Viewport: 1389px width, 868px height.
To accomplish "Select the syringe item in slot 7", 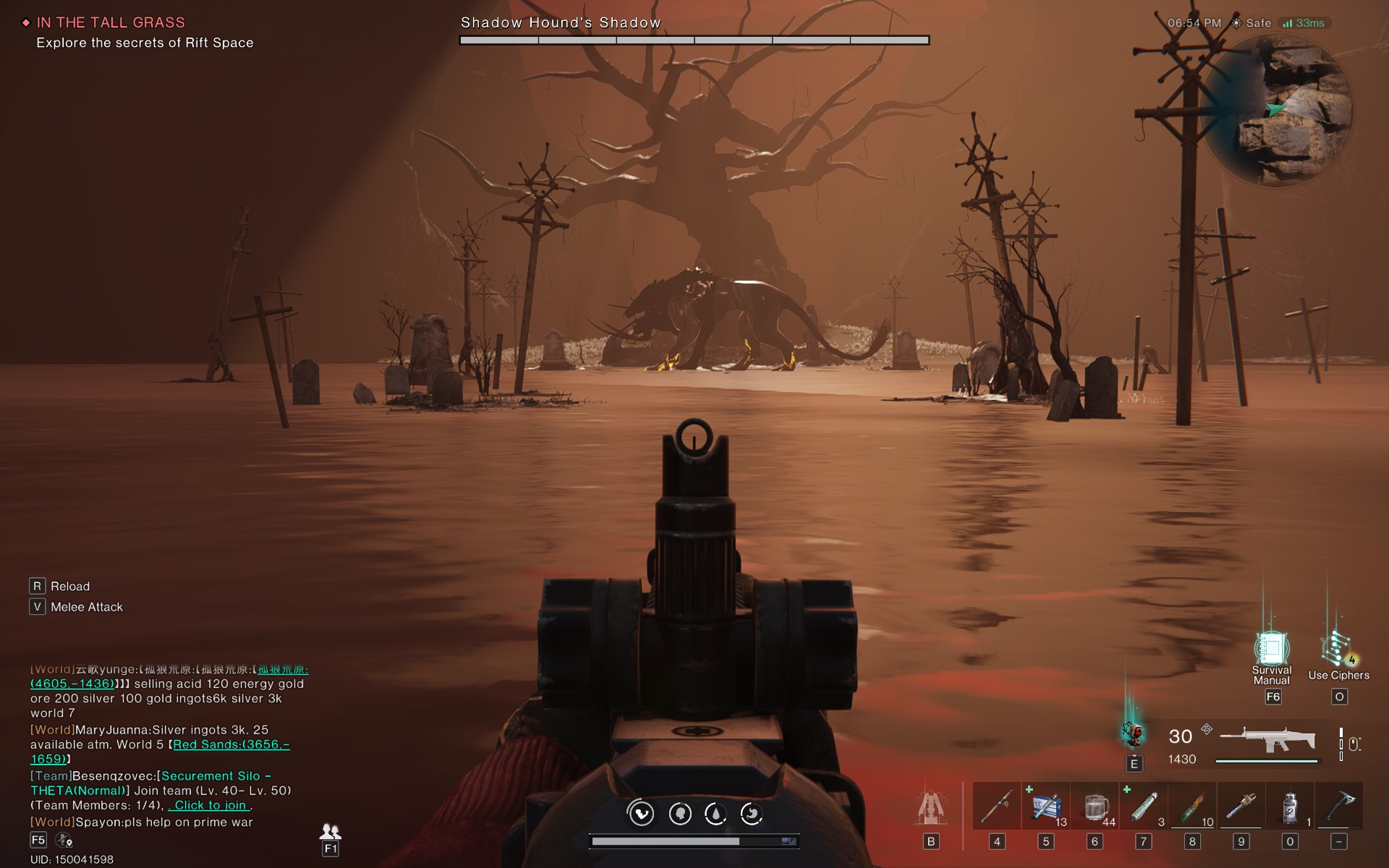I will 1144,805.
